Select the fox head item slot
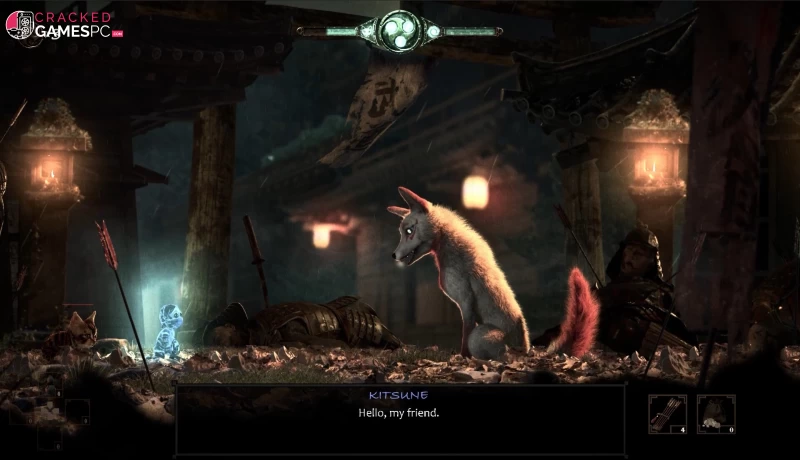The image size is (800, 460). [x=716, y=414]
